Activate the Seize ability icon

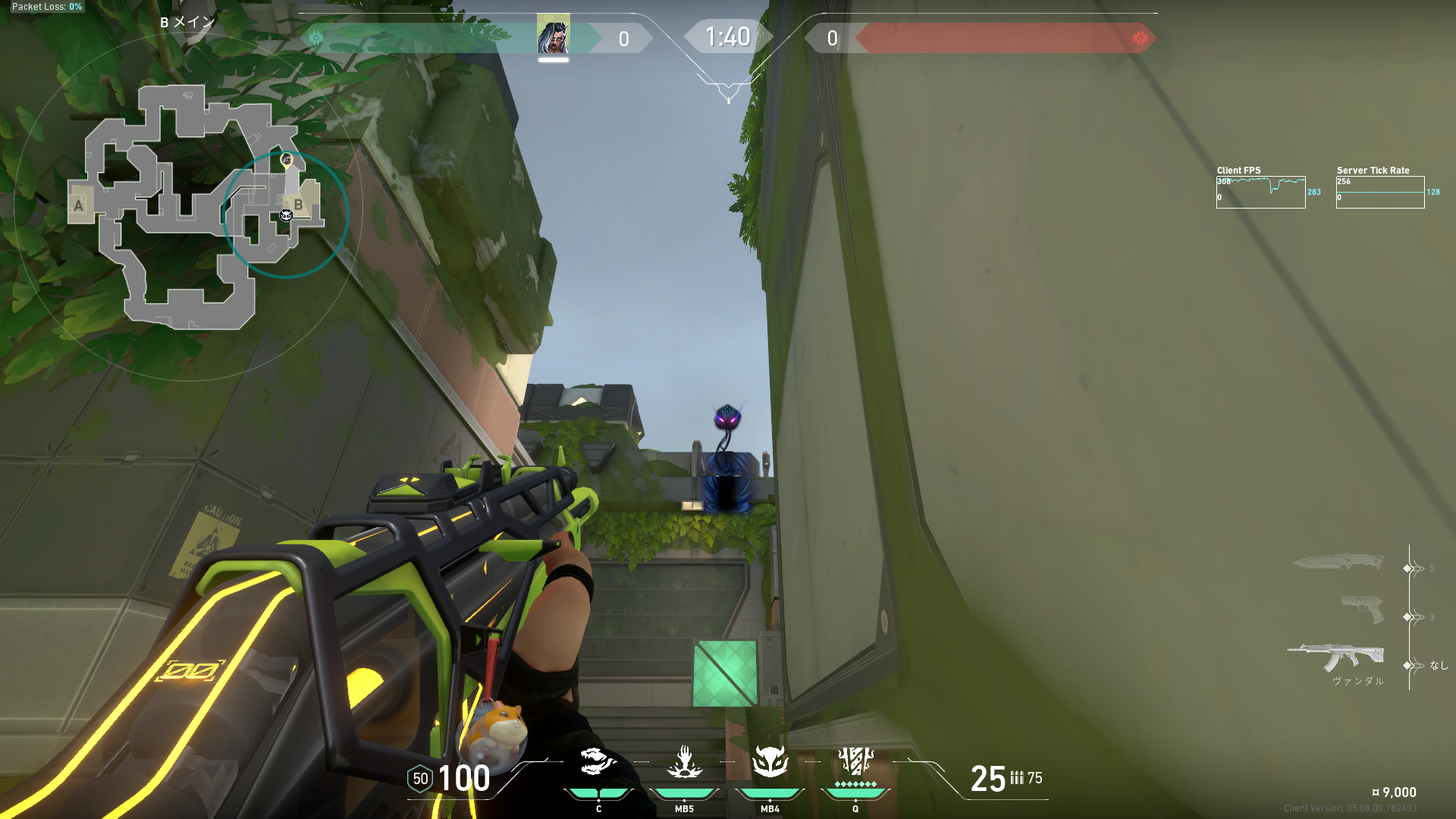[684, 762]
